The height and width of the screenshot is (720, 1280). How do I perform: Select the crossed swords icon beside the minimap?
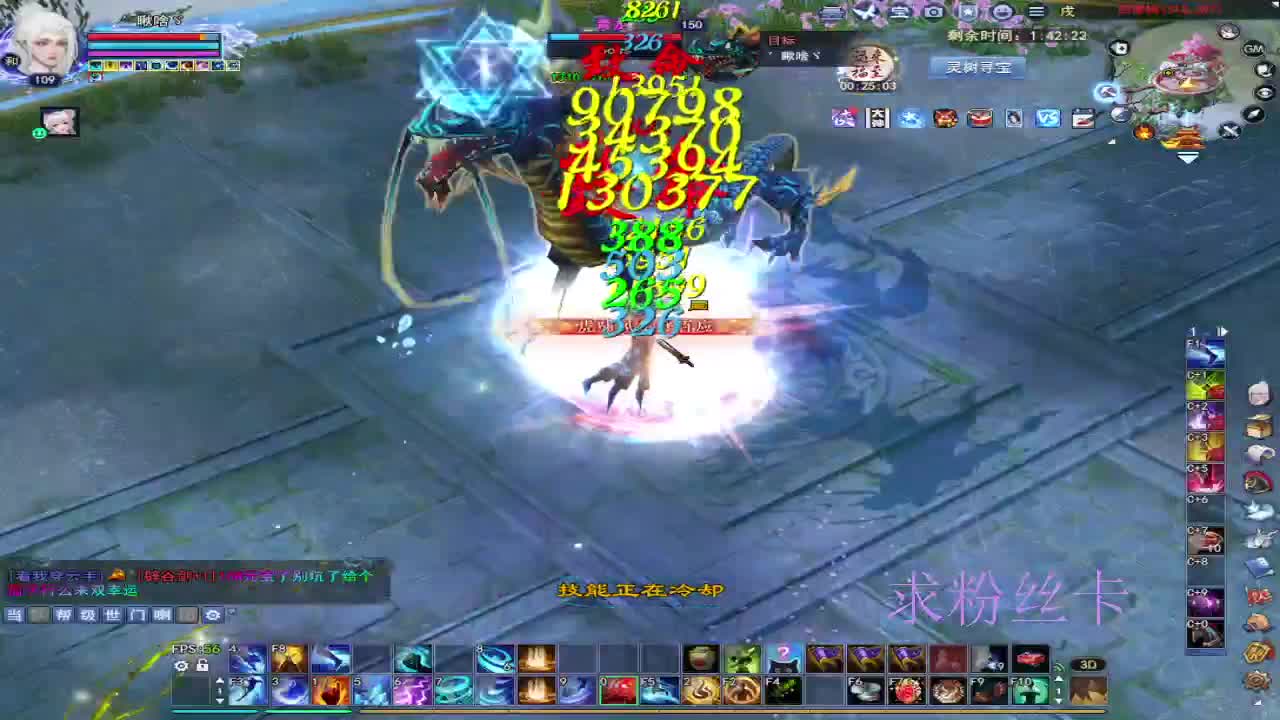tap(1230, 130)
